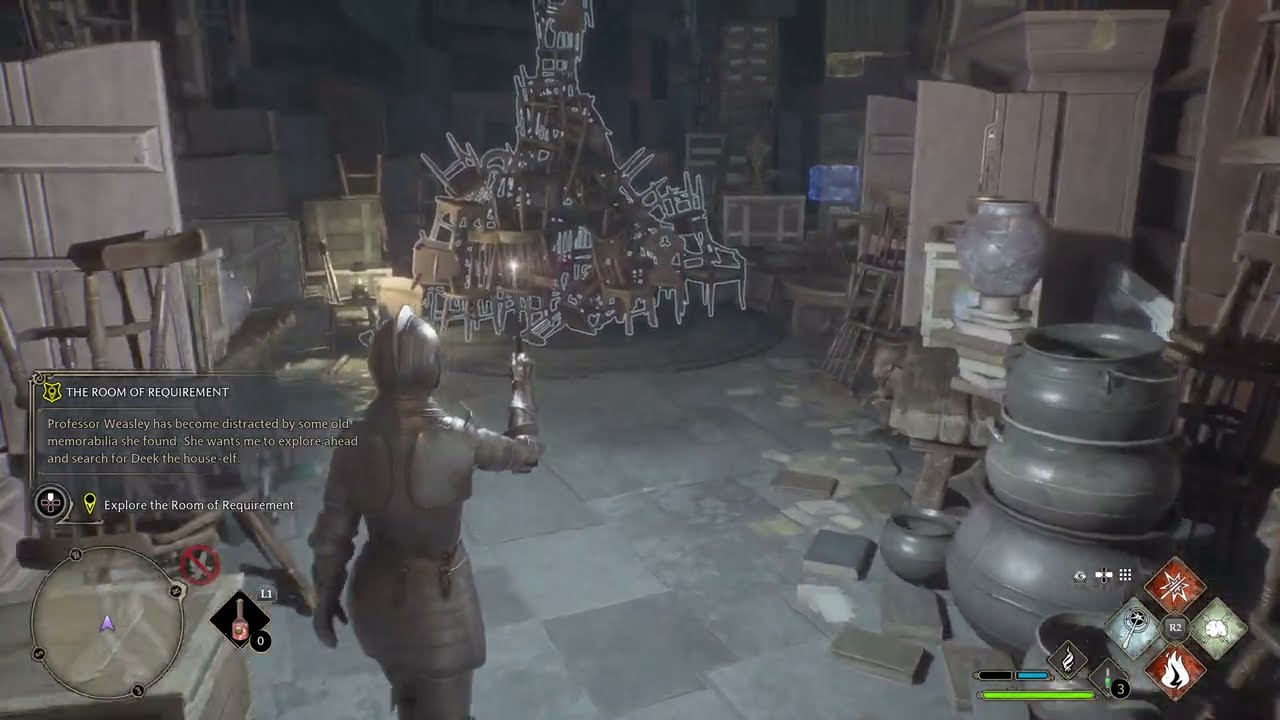Click the small ancient magic icon beside the D-pad indicator
Screen dimensions: 1280x720
point(1080,576)
